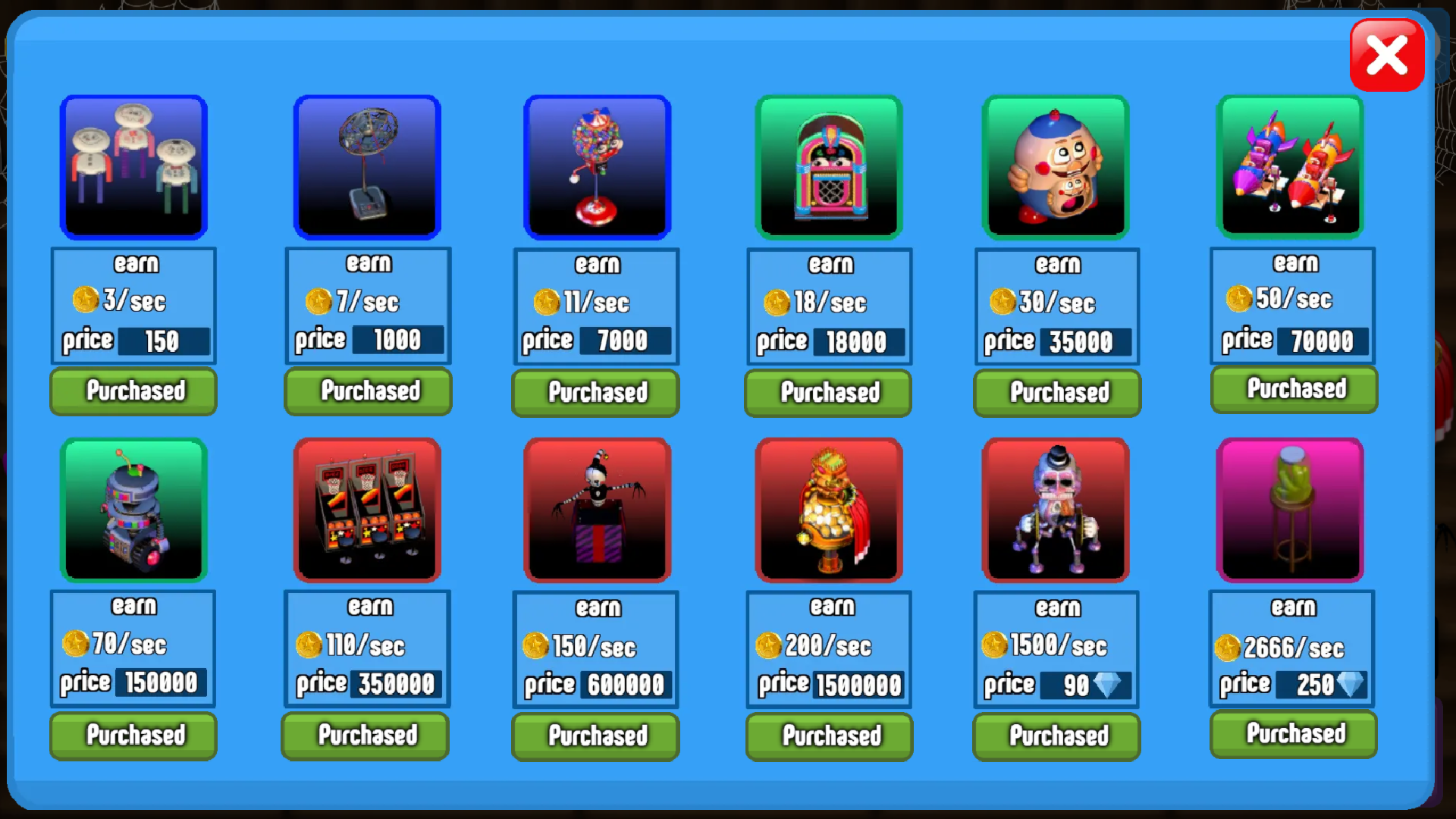Select the 1500000 price field
This screenshot has height=819, width=1456.
point(858,684)
